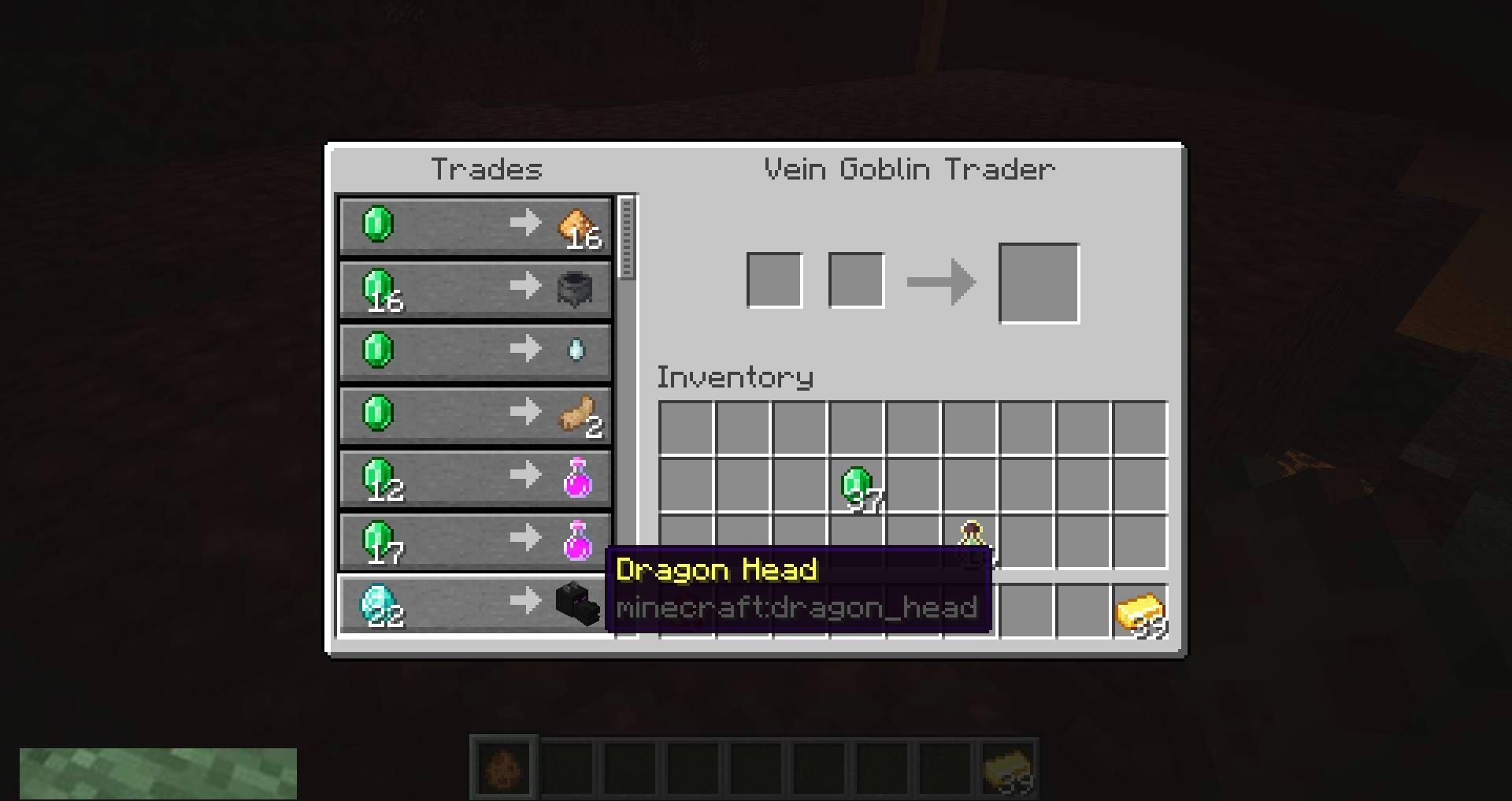The width and height of the screenshot is (1512, 801).
Task: Select the trade for 16 orange dust
Action: pos(475,225)
